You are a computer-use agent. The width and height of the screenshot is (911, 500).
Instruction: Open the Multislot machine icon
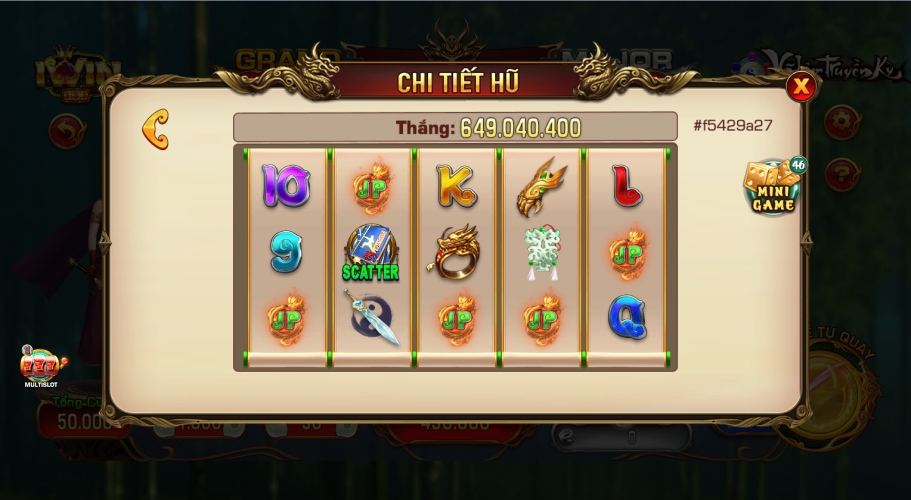coord(44,365)
